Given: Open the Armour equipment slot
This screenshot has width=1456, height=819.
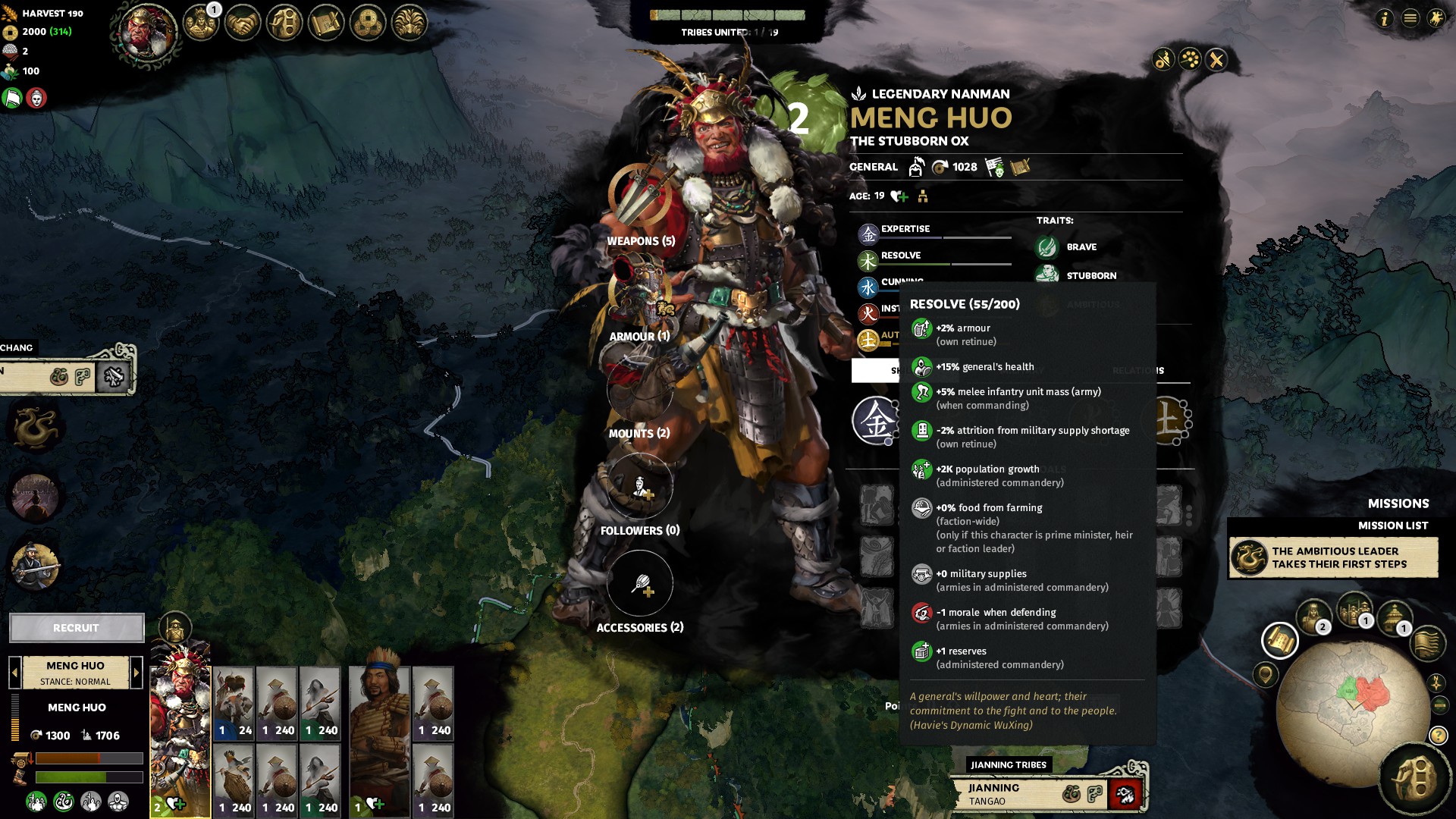Looking at the screenshot, I should [x=639, y=292].
